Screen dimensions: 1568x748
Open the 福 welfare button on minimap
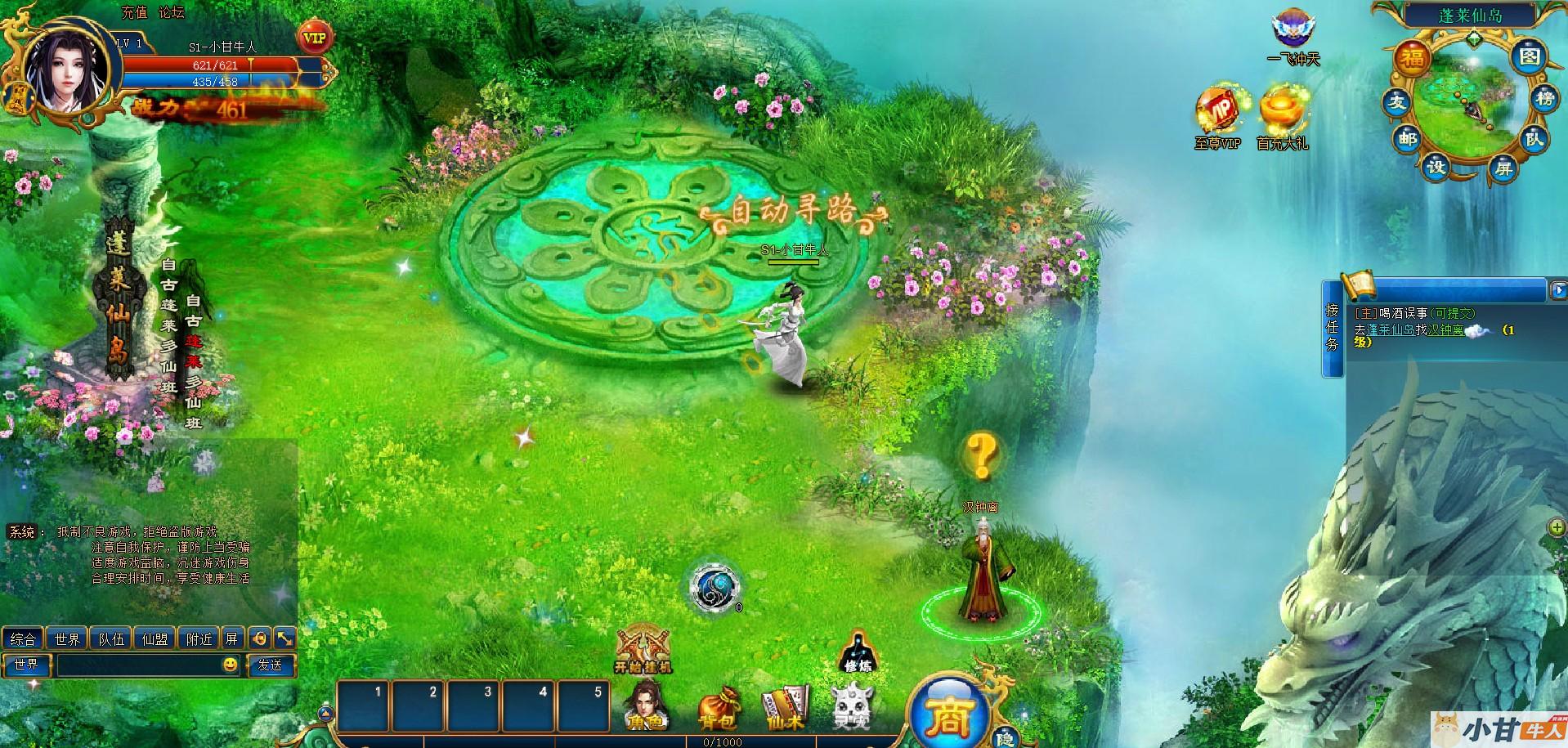(1413, 58)
